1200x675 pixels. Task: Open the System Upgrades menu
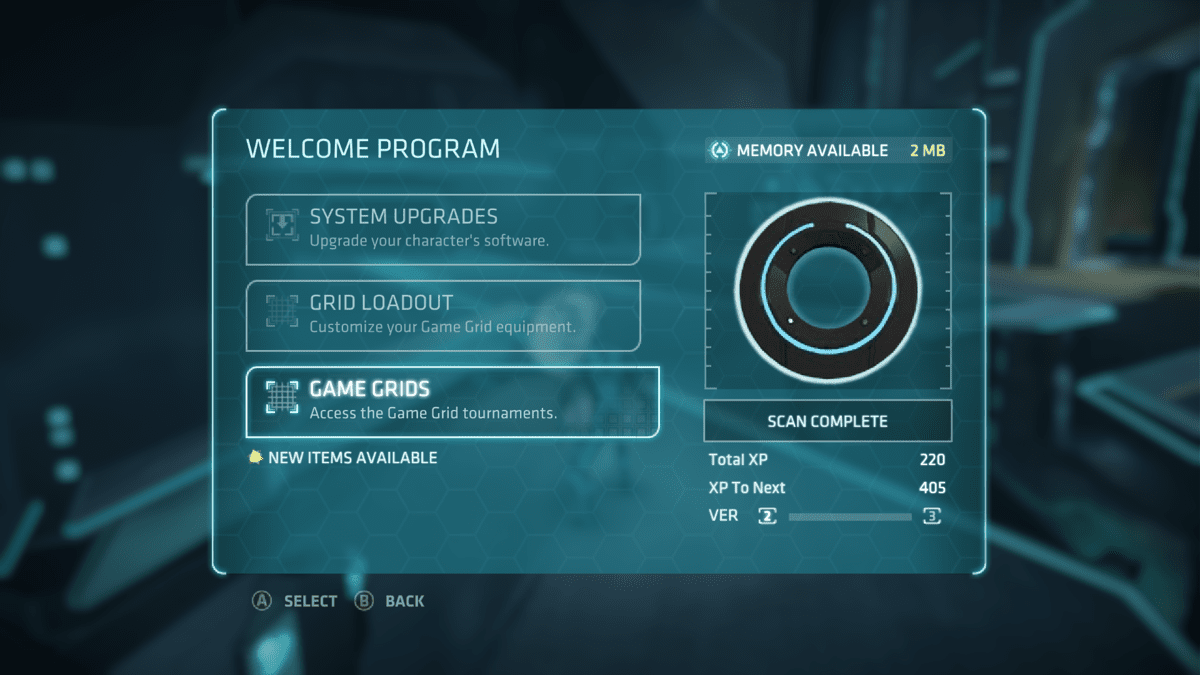pyautogui.click(x=443, y=229)
